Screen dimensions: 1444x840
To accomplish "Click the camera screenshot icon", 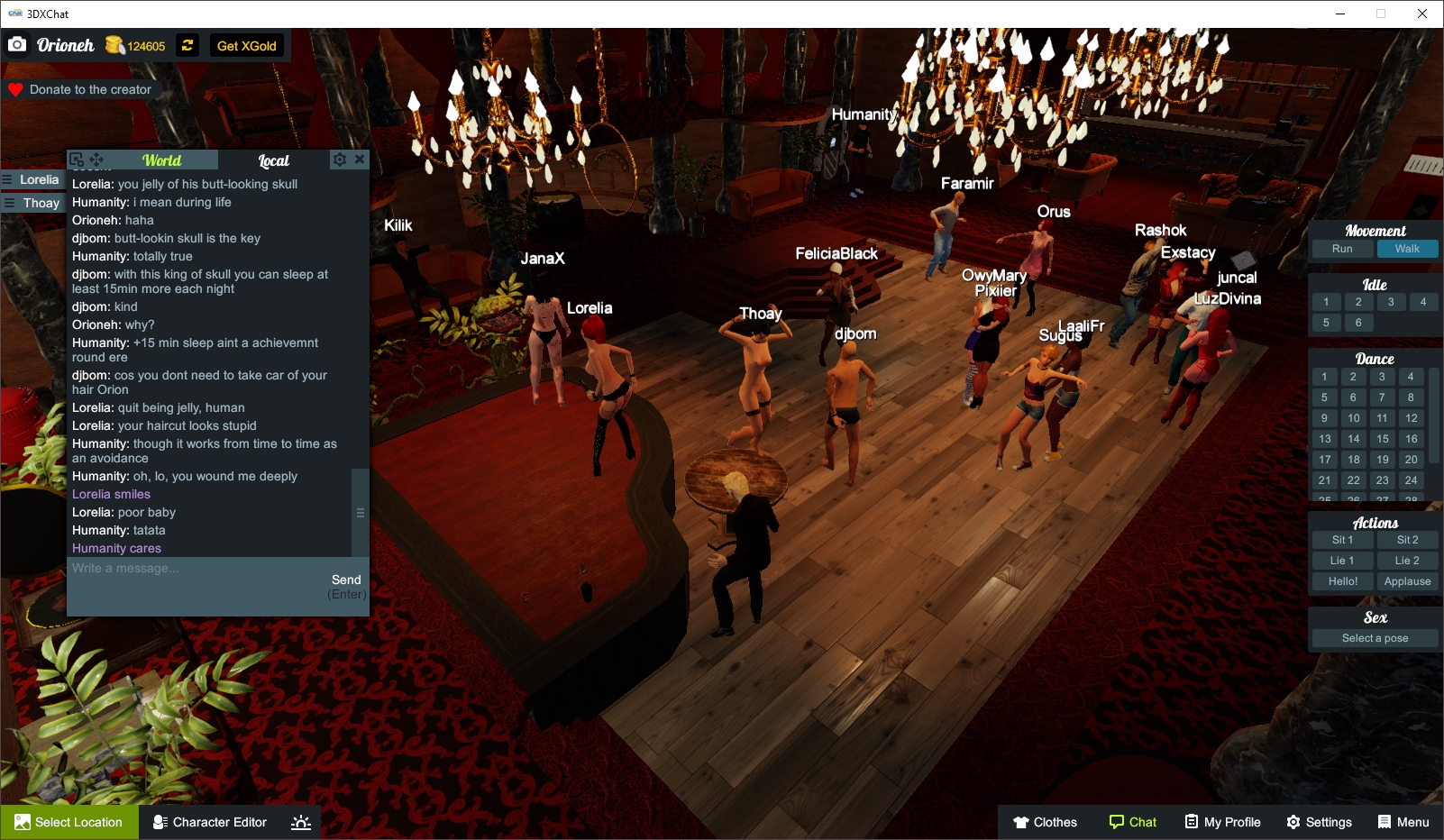I will click(17, 43).
